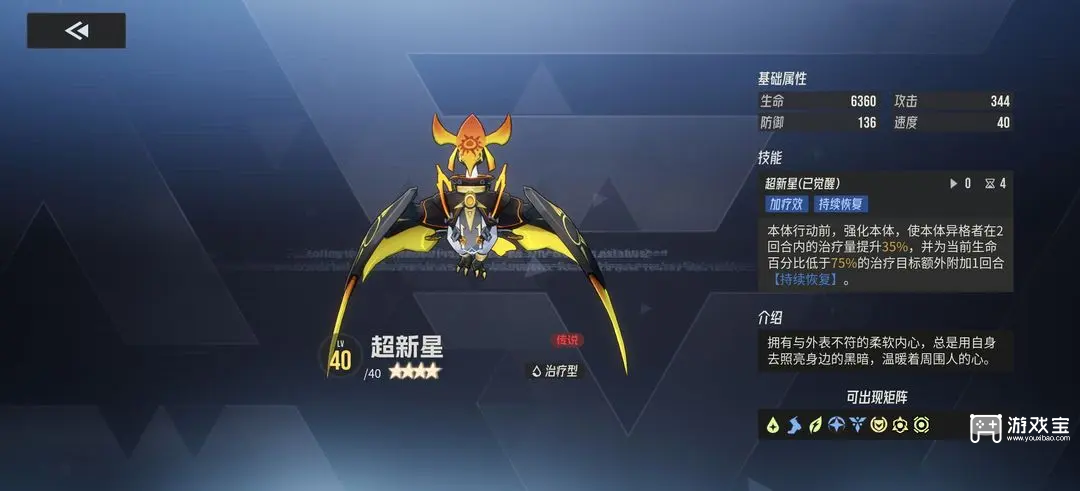The height and width of the screenshot is (491, 1080).
Task: Select the yellow shield badge matrix icon
Action: coord(879,425)
